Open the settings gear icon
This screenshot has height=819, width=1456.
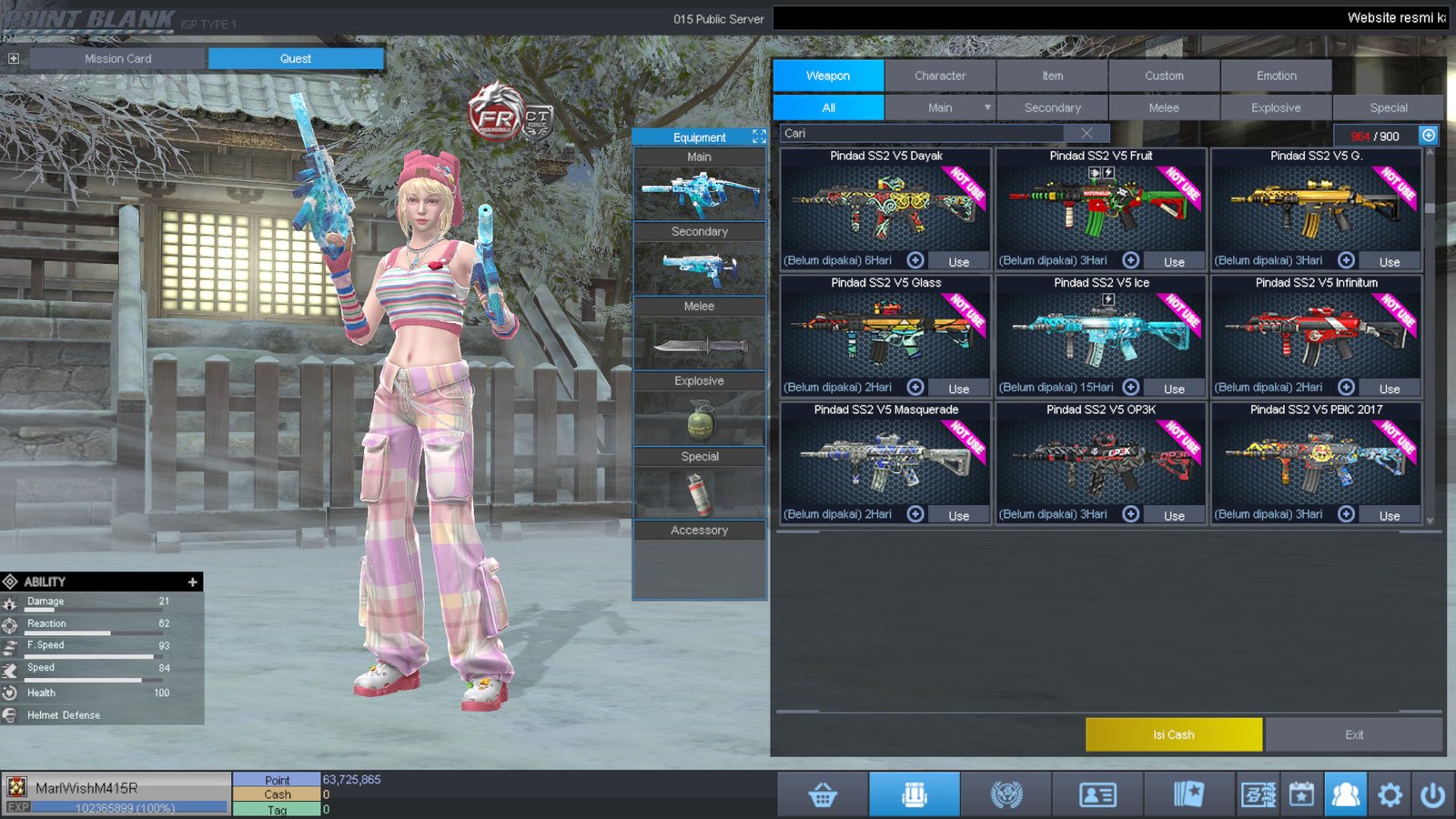(1390, 795)
